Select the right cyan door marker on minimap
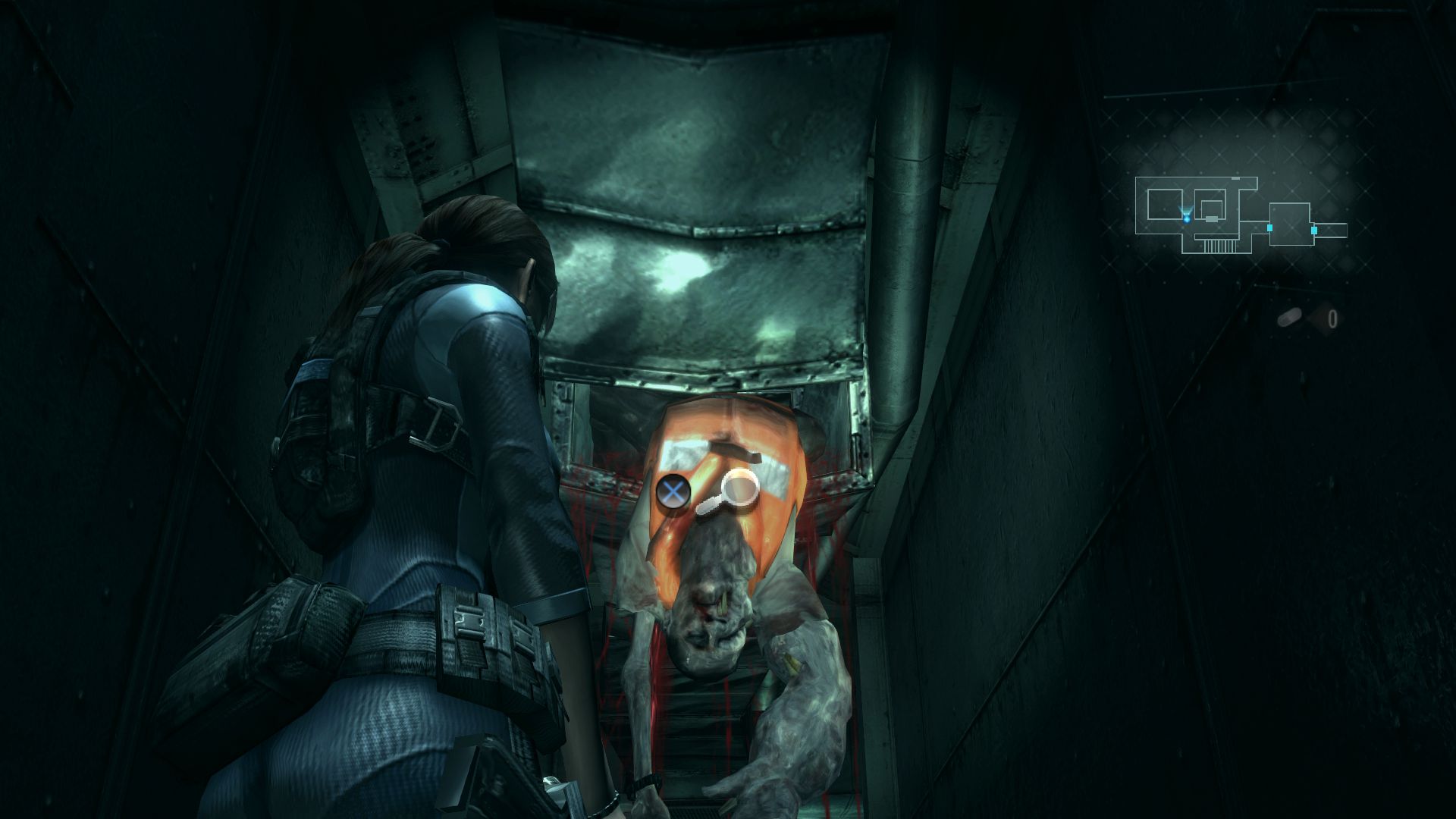This screenshot has height=819, width=1456. (1314, 230)
